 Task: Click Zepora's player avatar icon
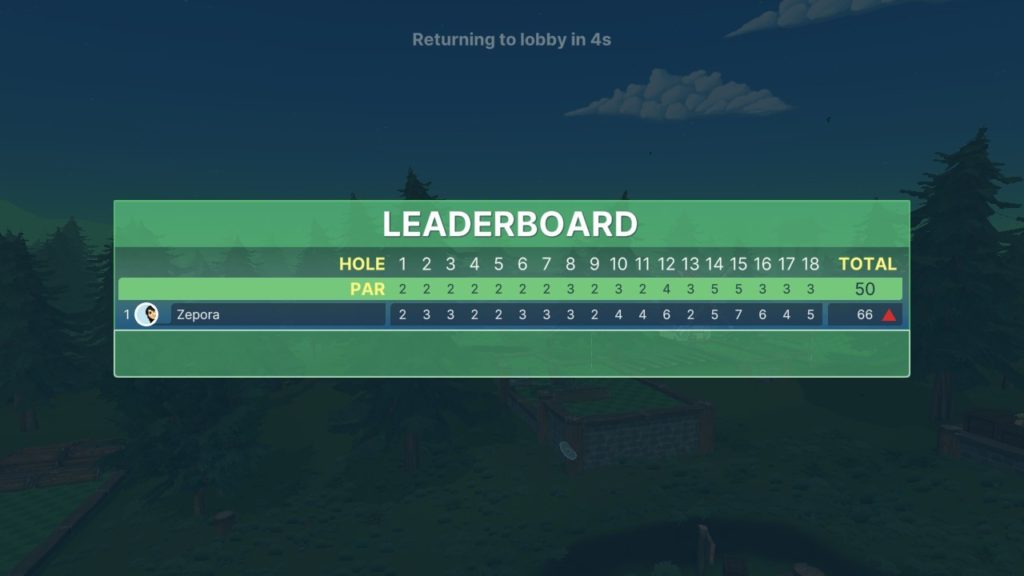click(147, 315)
